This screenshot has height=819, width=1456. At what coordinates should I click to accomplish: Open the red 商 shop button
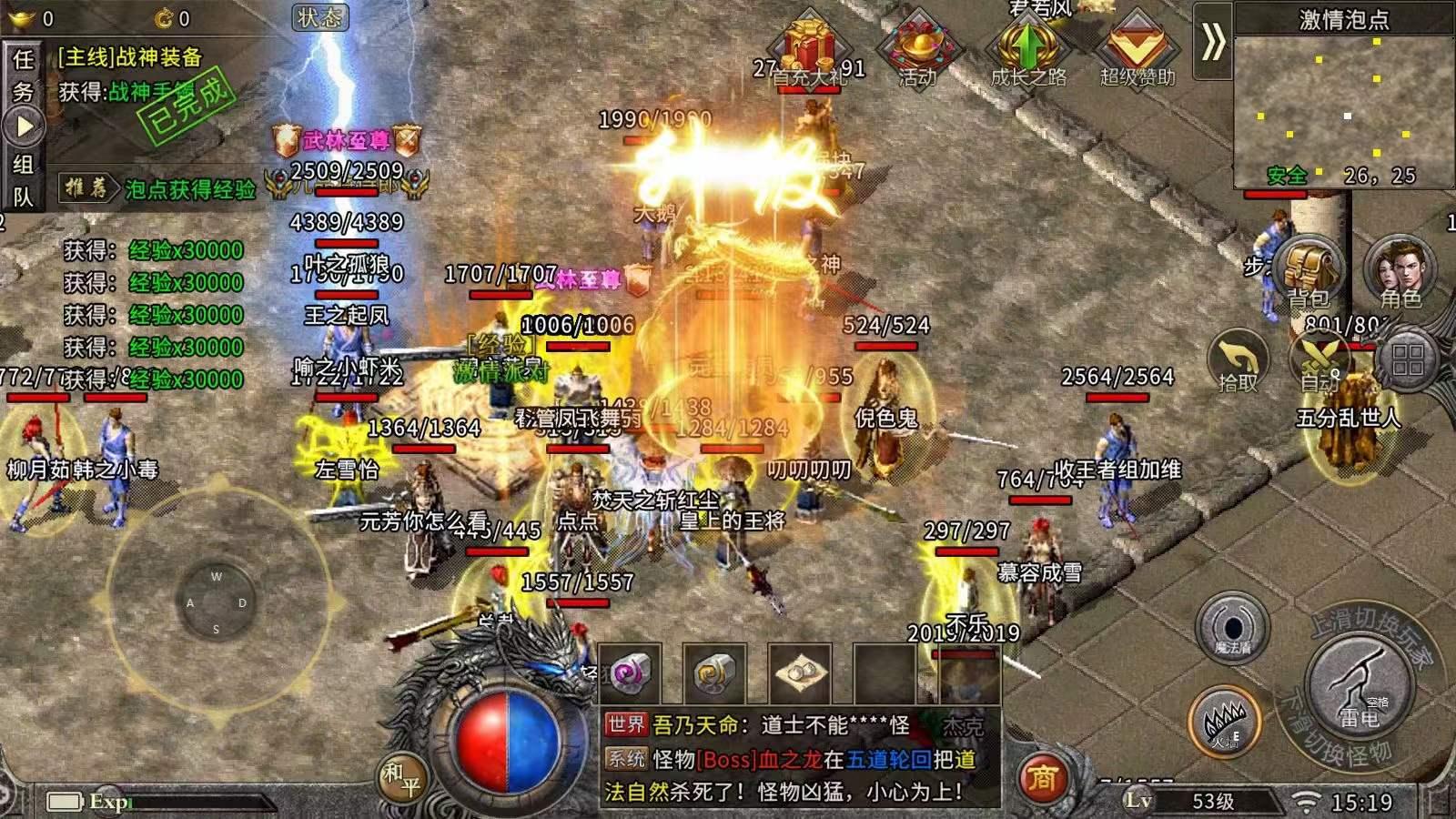coord(1042,778)
